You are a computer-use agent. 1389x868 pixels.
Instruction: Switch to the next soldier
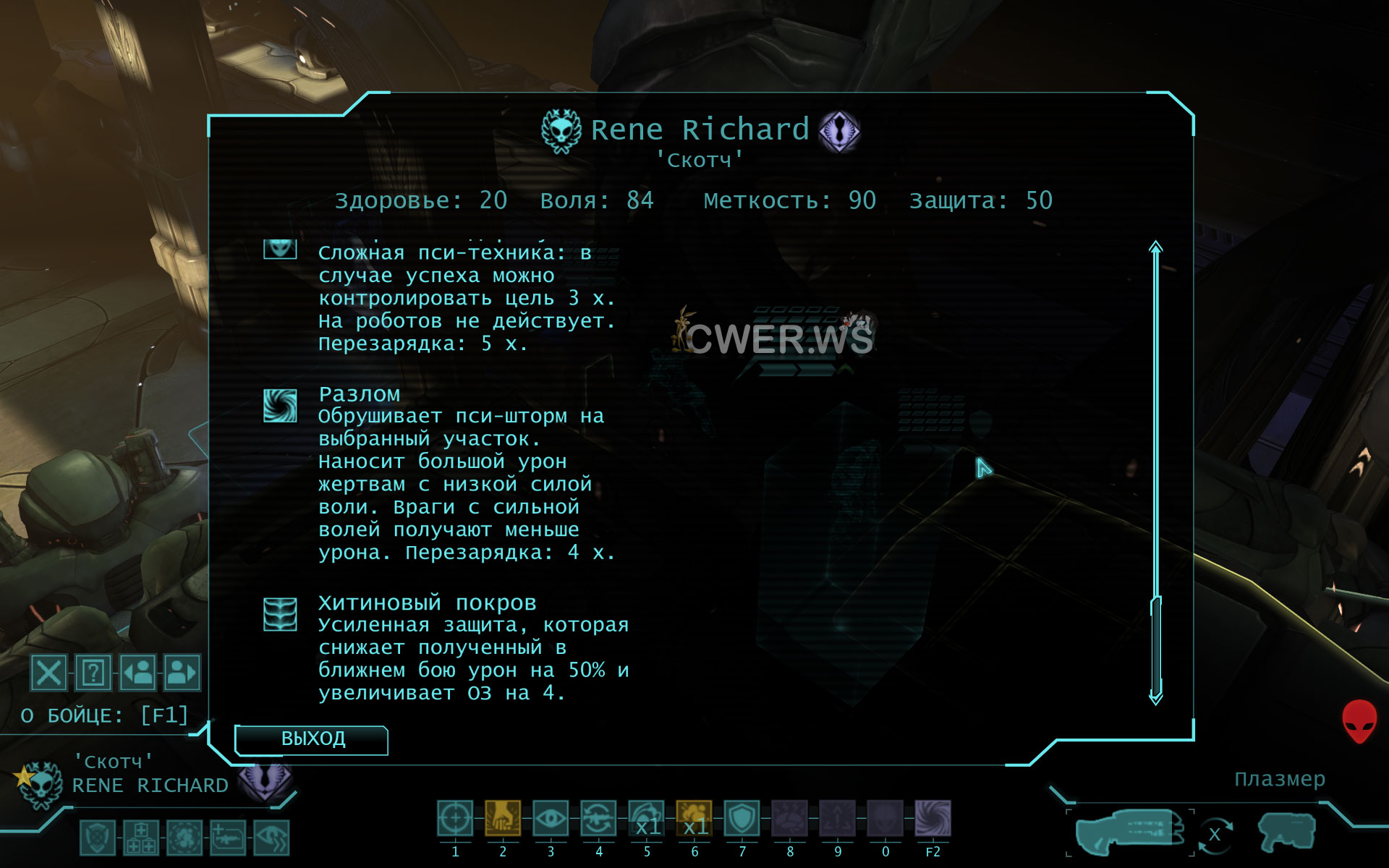[182, 673]
